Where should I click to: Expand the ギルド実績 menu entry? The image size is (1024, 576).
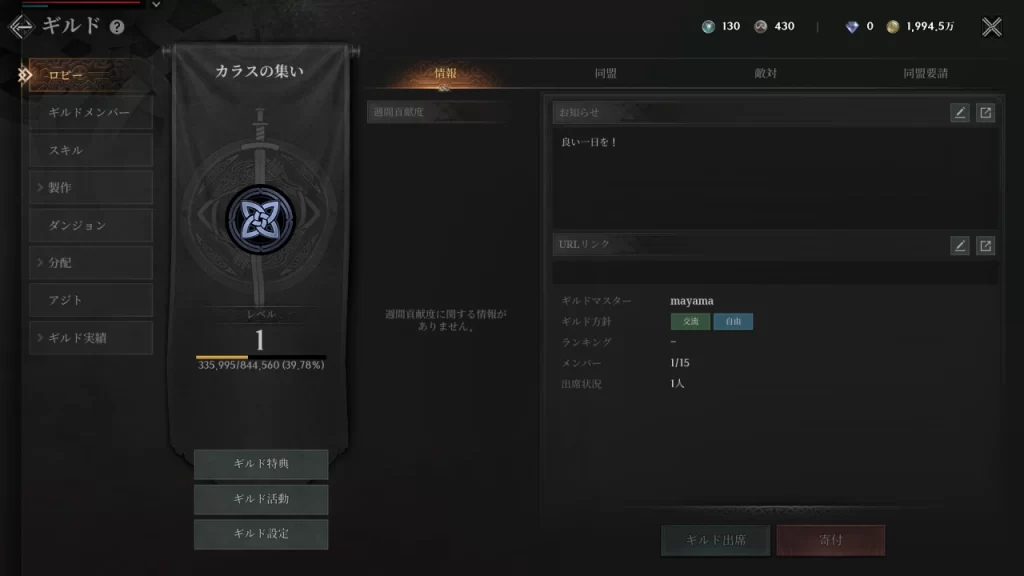(90, 338)
